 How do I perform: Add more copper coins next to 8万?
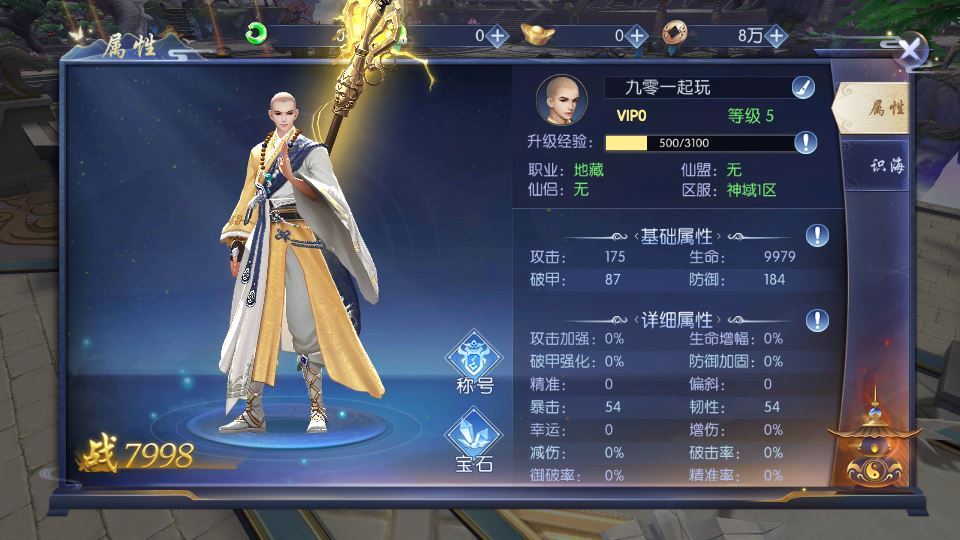[776, 35]
